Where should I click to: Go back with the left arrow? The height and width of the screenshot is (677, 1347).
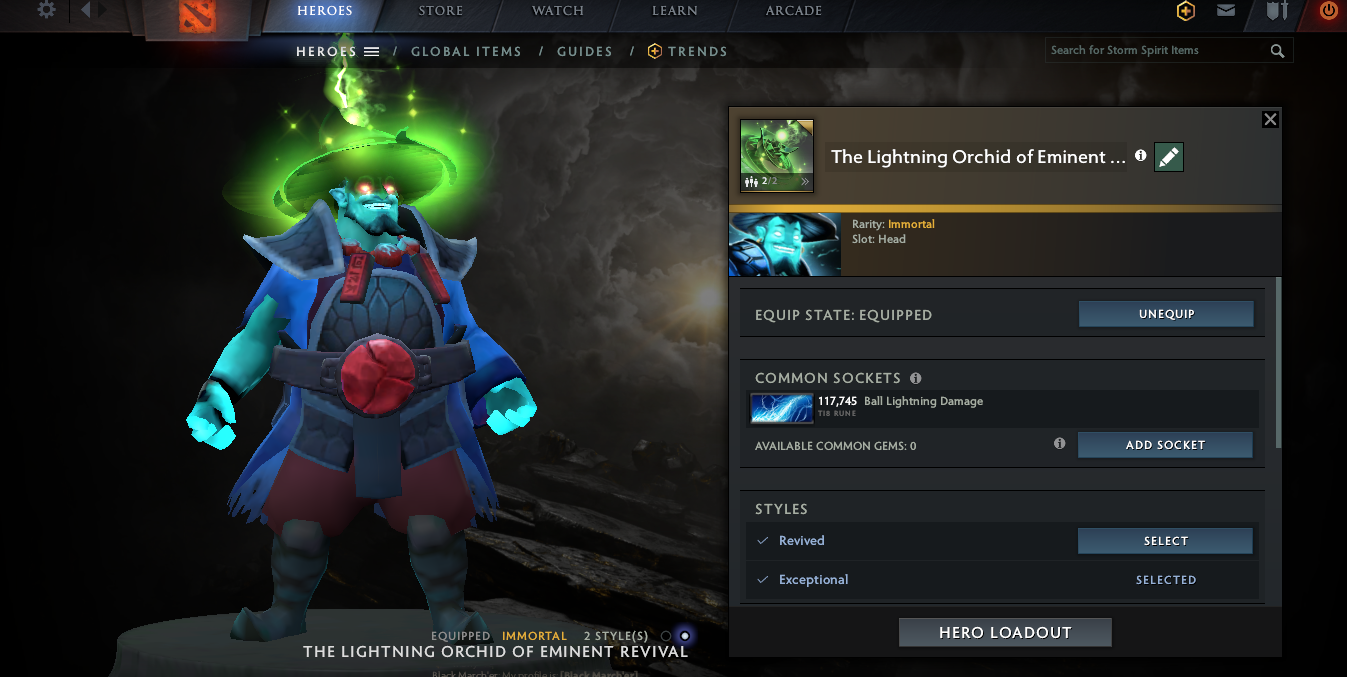86,10
